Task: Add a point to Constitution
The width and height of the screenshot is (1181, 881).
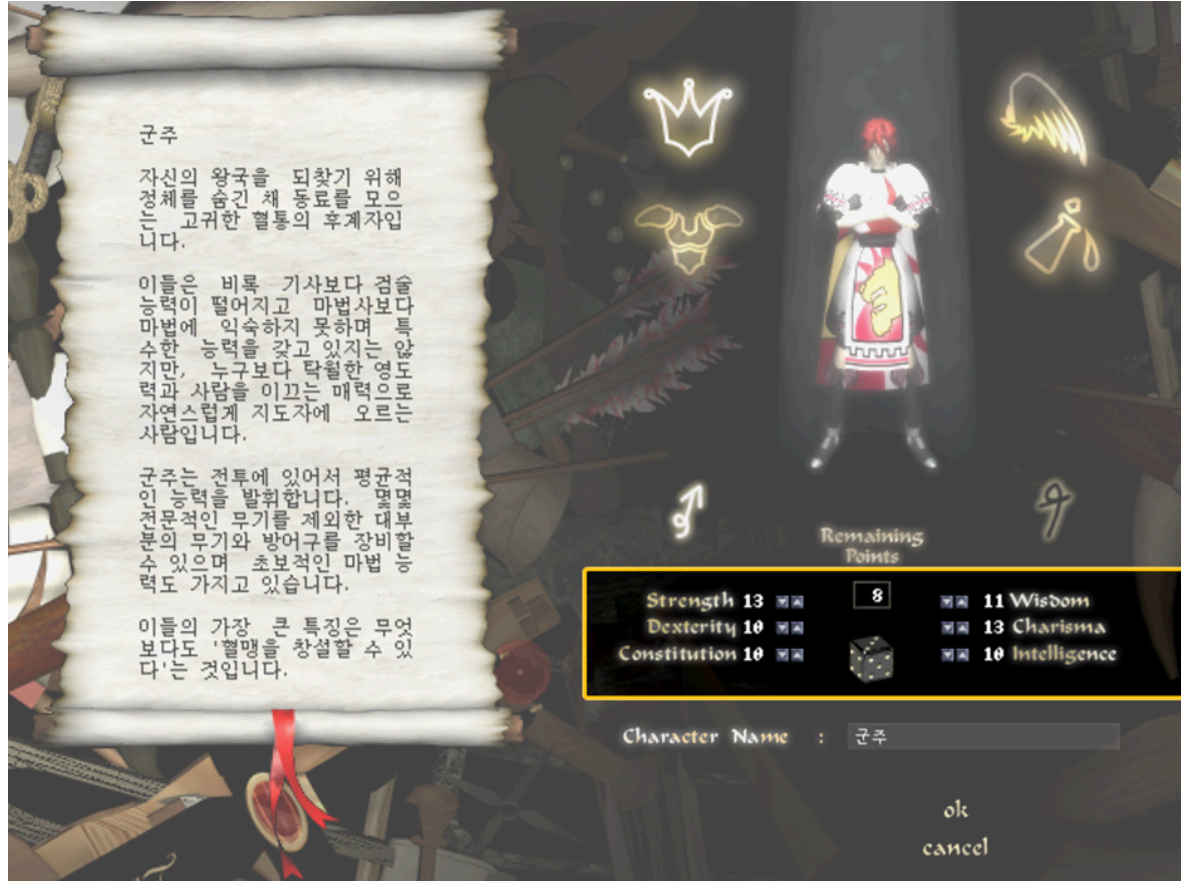Action: tap(798, 655)
